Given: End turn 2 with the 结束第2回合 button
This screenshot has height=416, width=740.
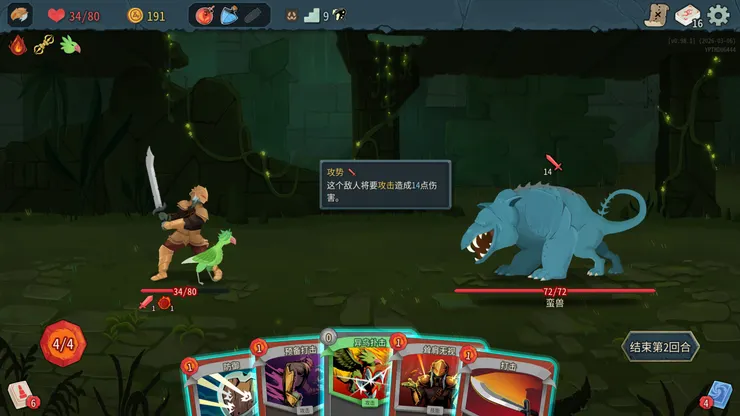Looking at the screenshot, I should [x=660, y=346].
